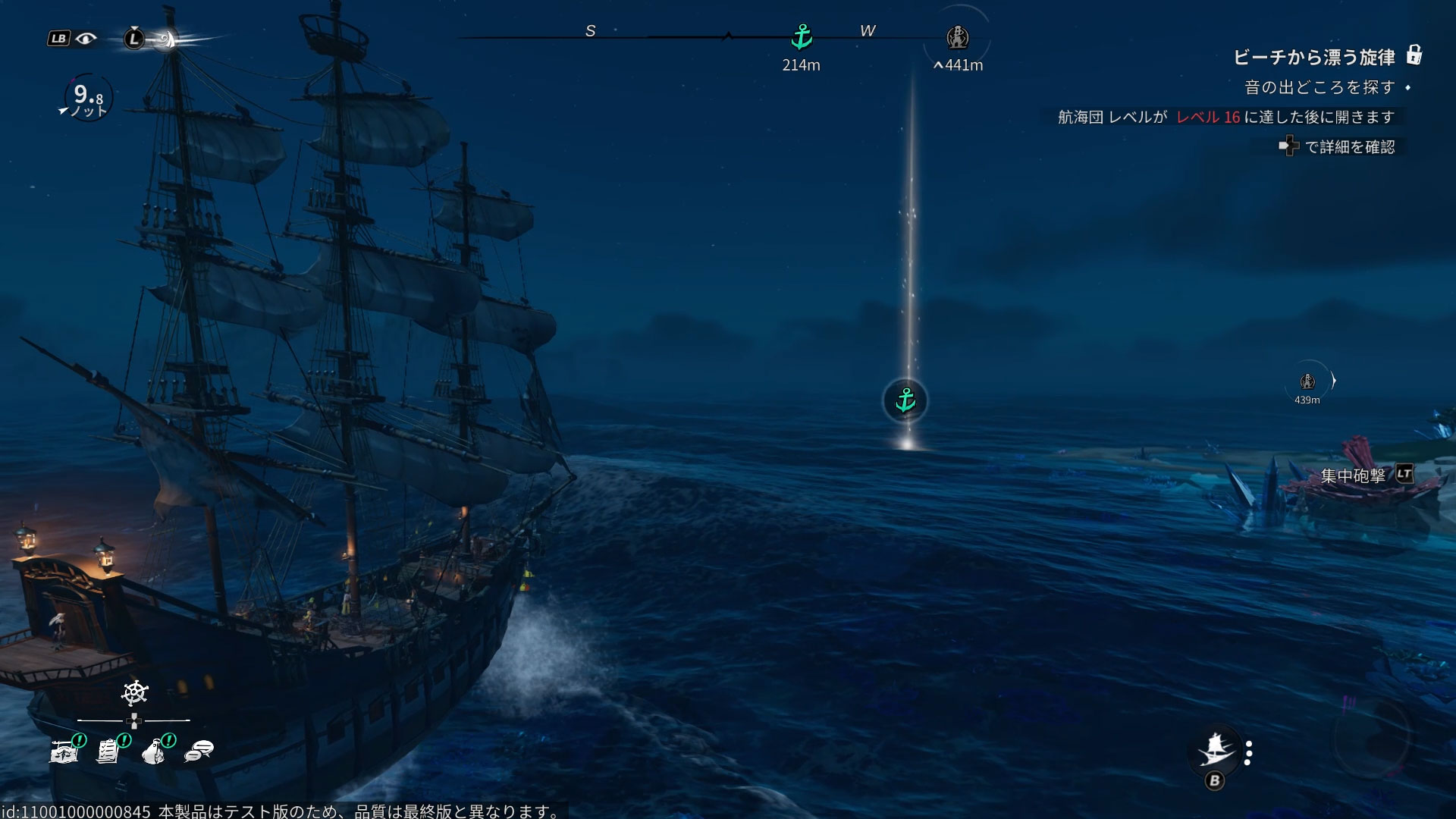Activate the ship dash skill icon
The image size is (1456, 819).
tap(1215, 749)
